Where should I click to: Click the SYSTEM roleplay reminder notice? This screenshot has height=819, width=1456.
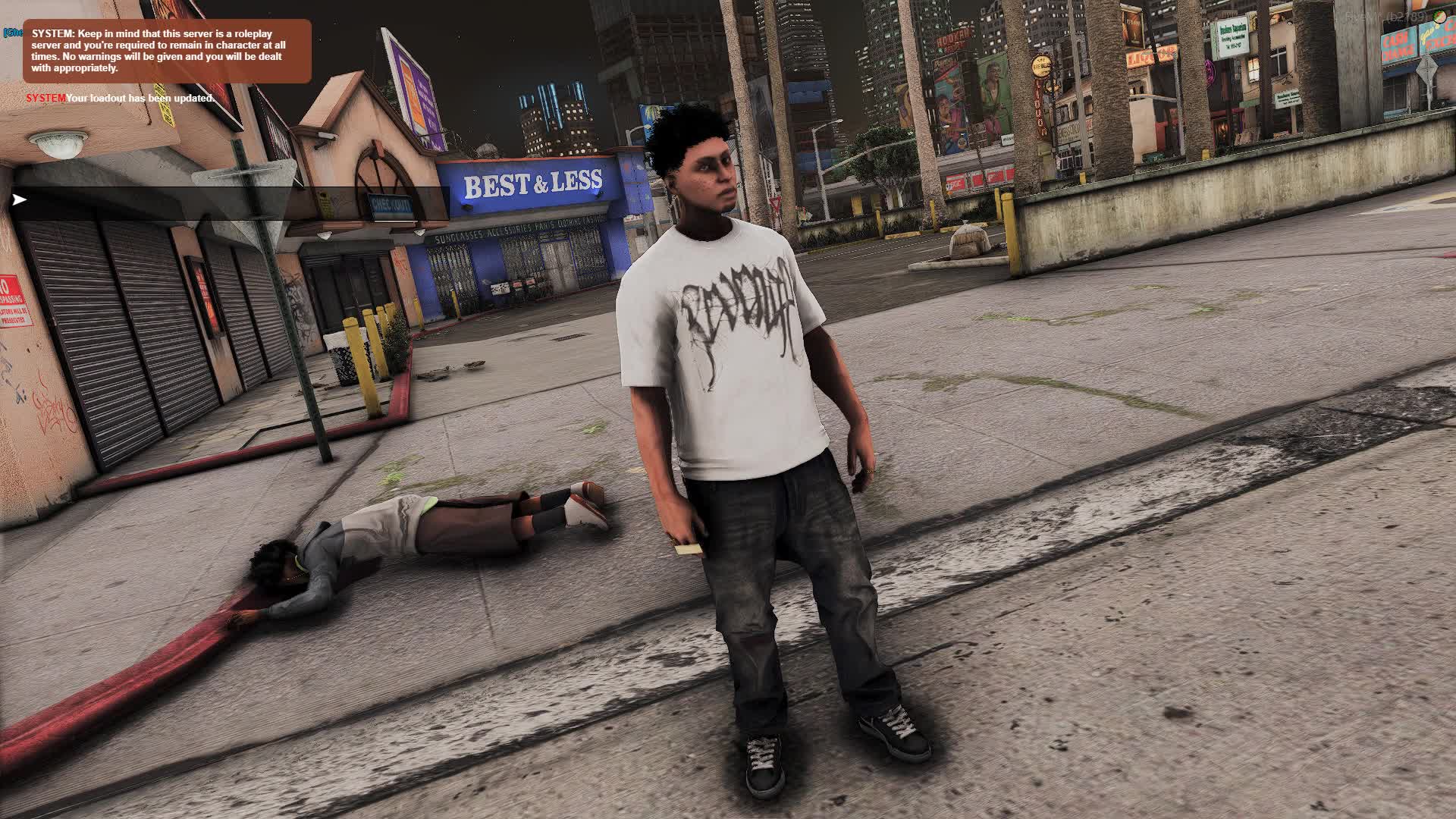(x=167, y=51)
